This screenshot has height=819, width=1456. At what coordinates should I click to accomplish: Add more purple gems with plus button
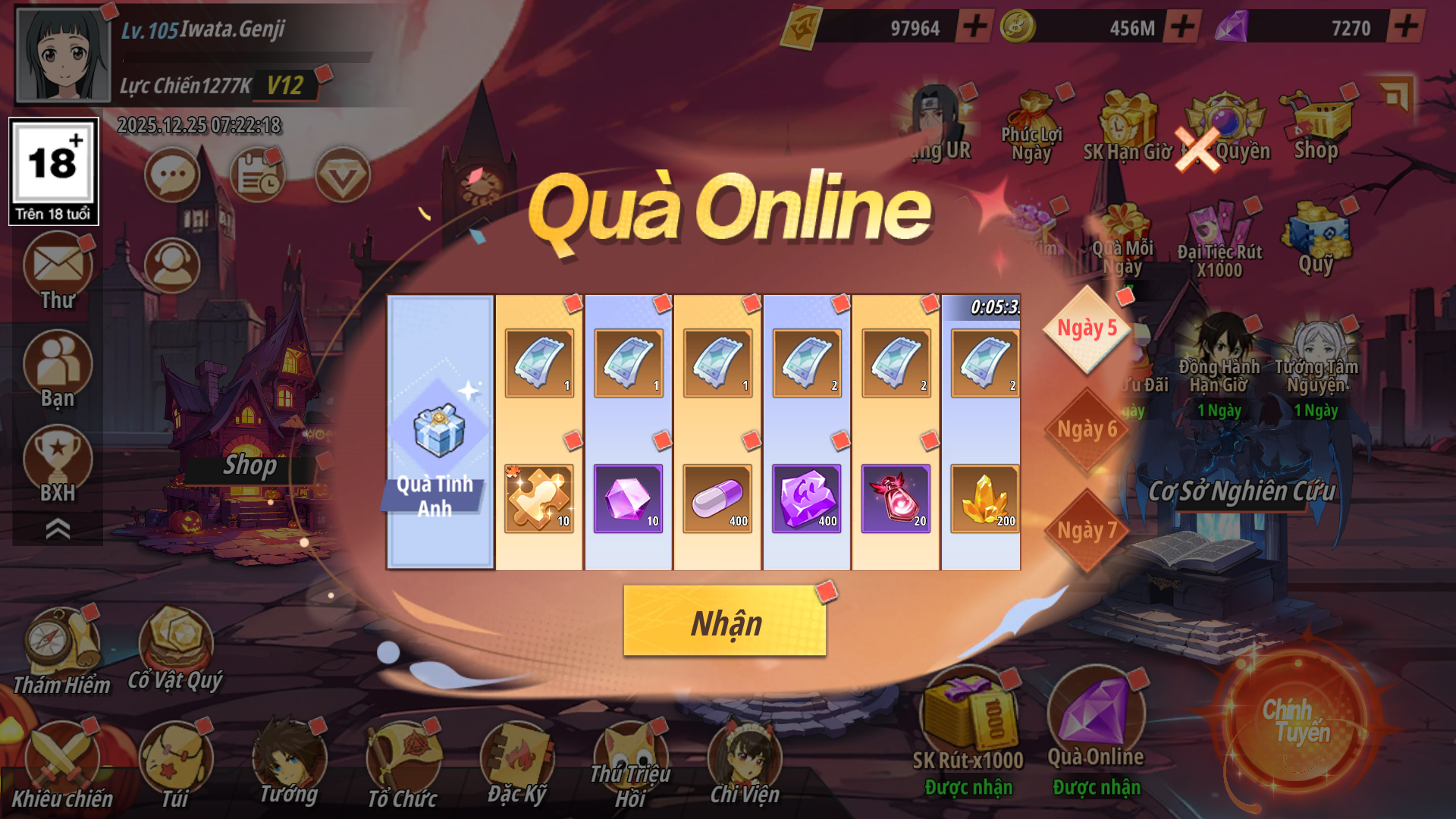click(x=1406, y=27)
